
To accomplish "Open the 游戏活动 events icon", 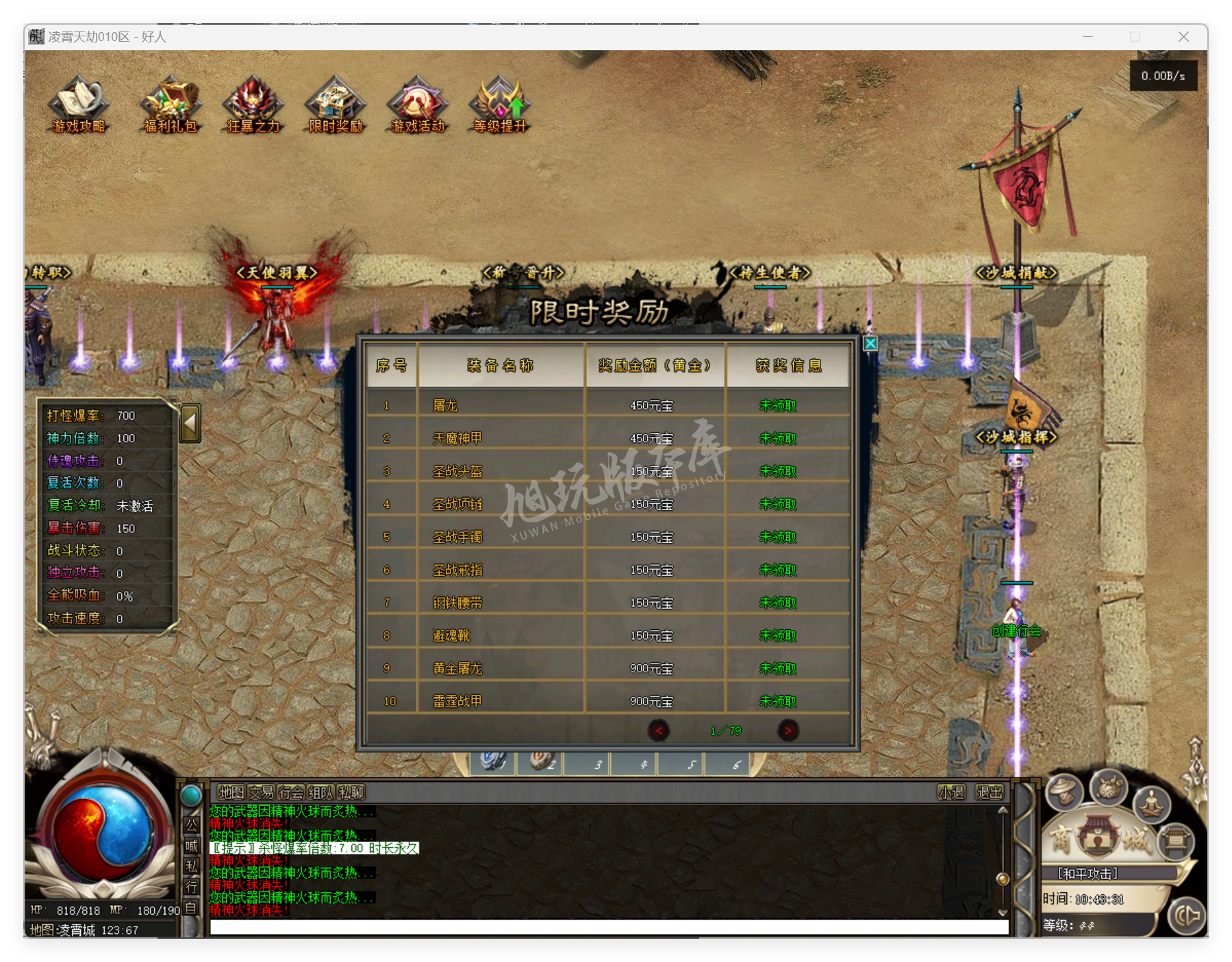I will coord(418,105).
